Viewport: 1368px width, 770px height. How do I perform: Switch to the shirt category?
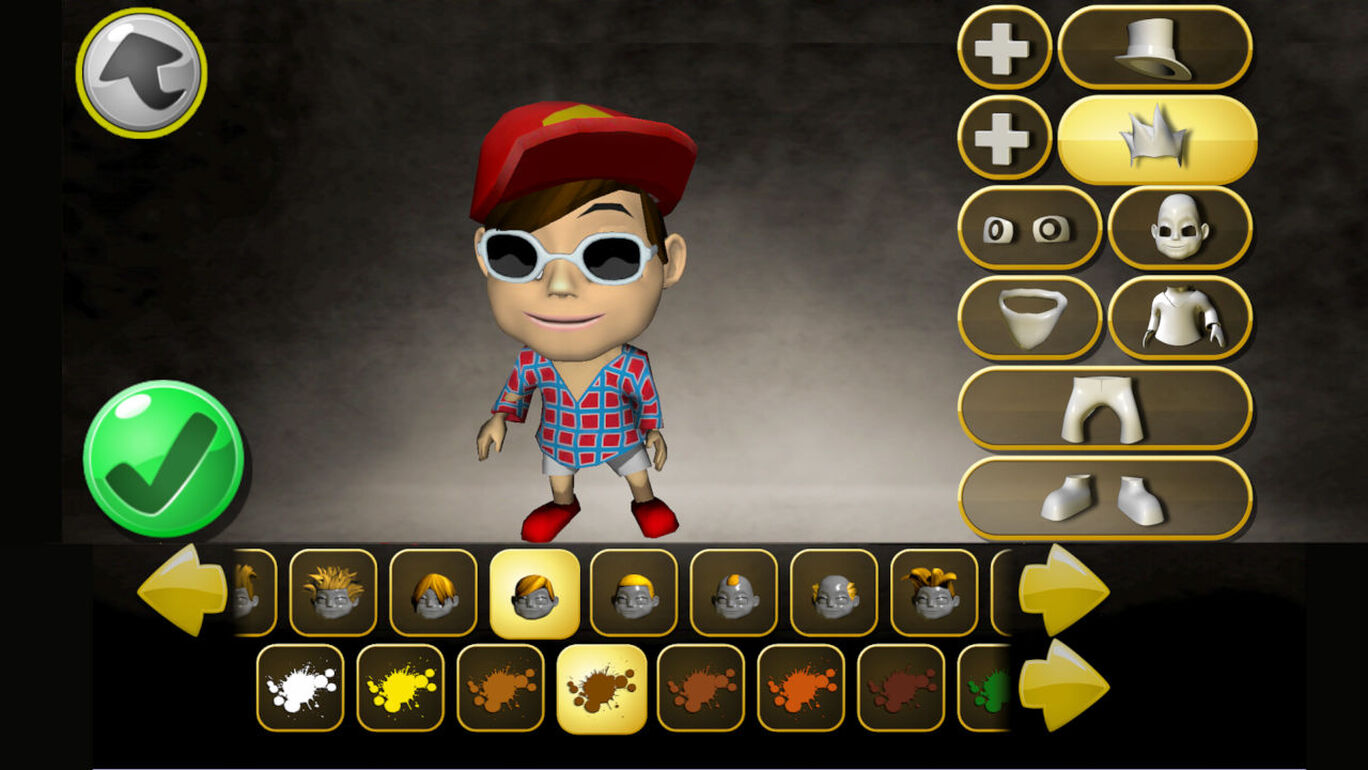point(1180,318)
